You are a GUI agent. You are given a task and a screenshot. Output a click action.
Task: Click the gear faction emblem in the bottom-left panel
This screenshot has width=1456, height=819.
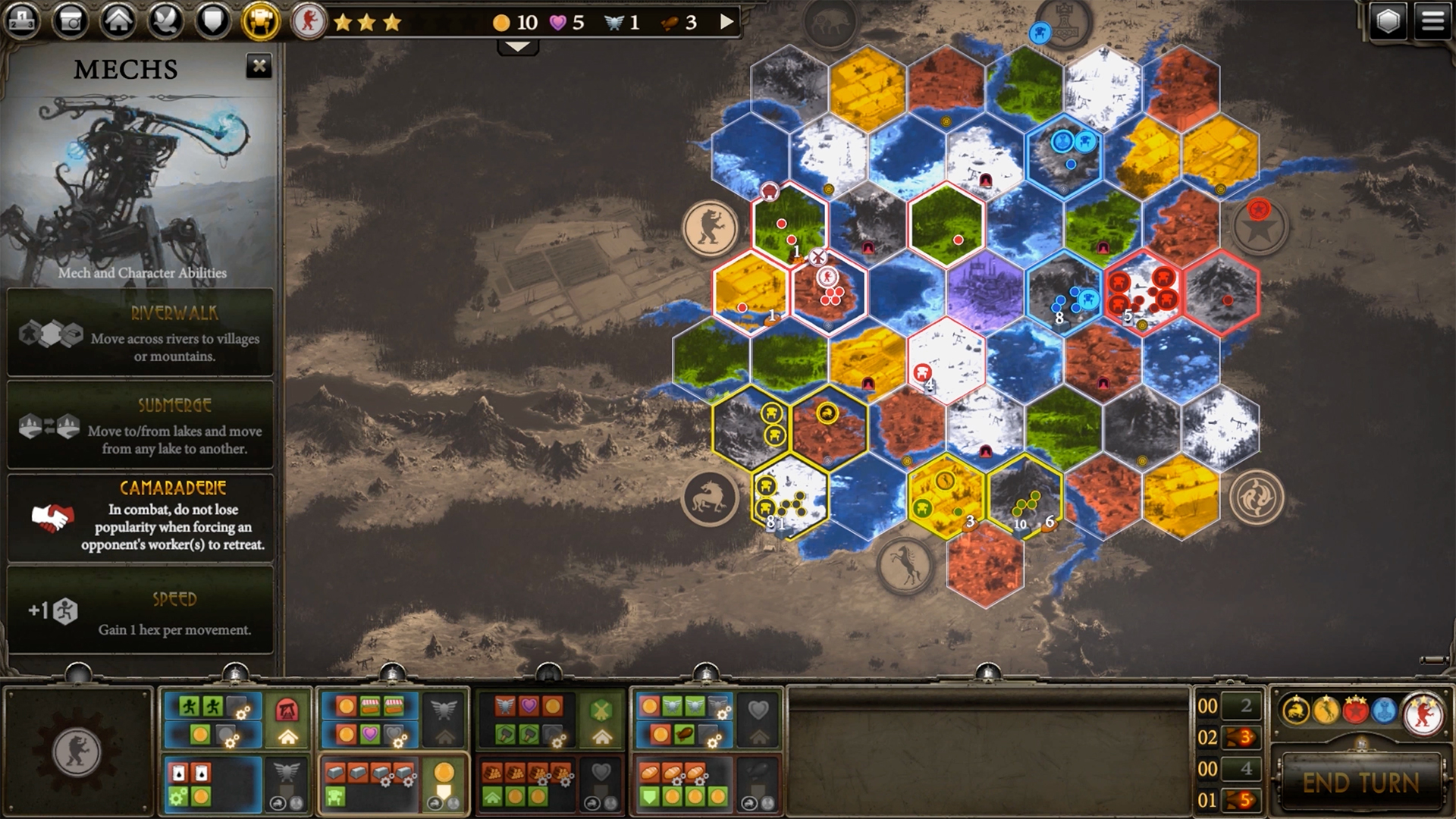[76, 751]
